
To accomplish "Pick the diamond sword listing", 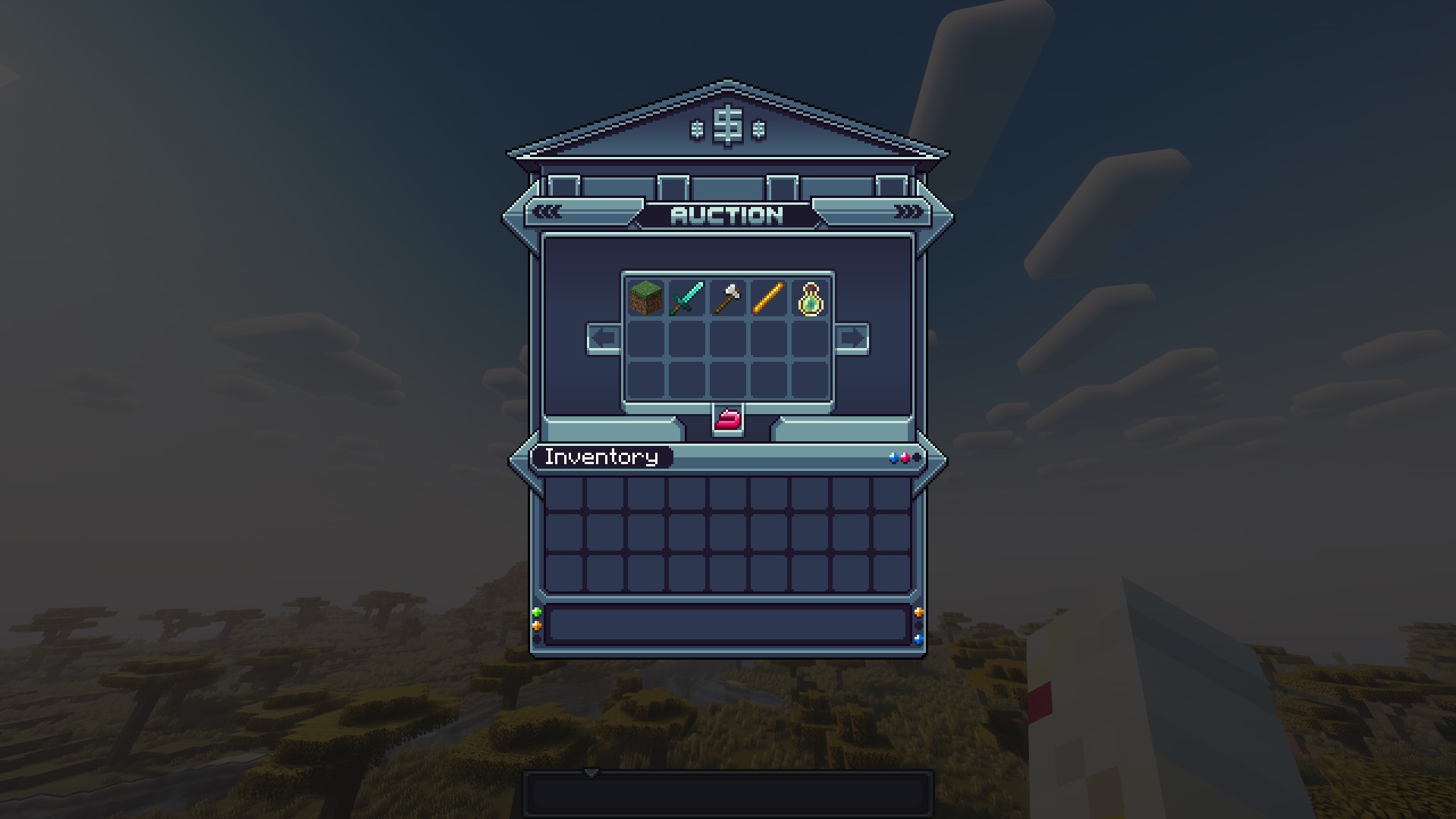I will pos(687,297).
